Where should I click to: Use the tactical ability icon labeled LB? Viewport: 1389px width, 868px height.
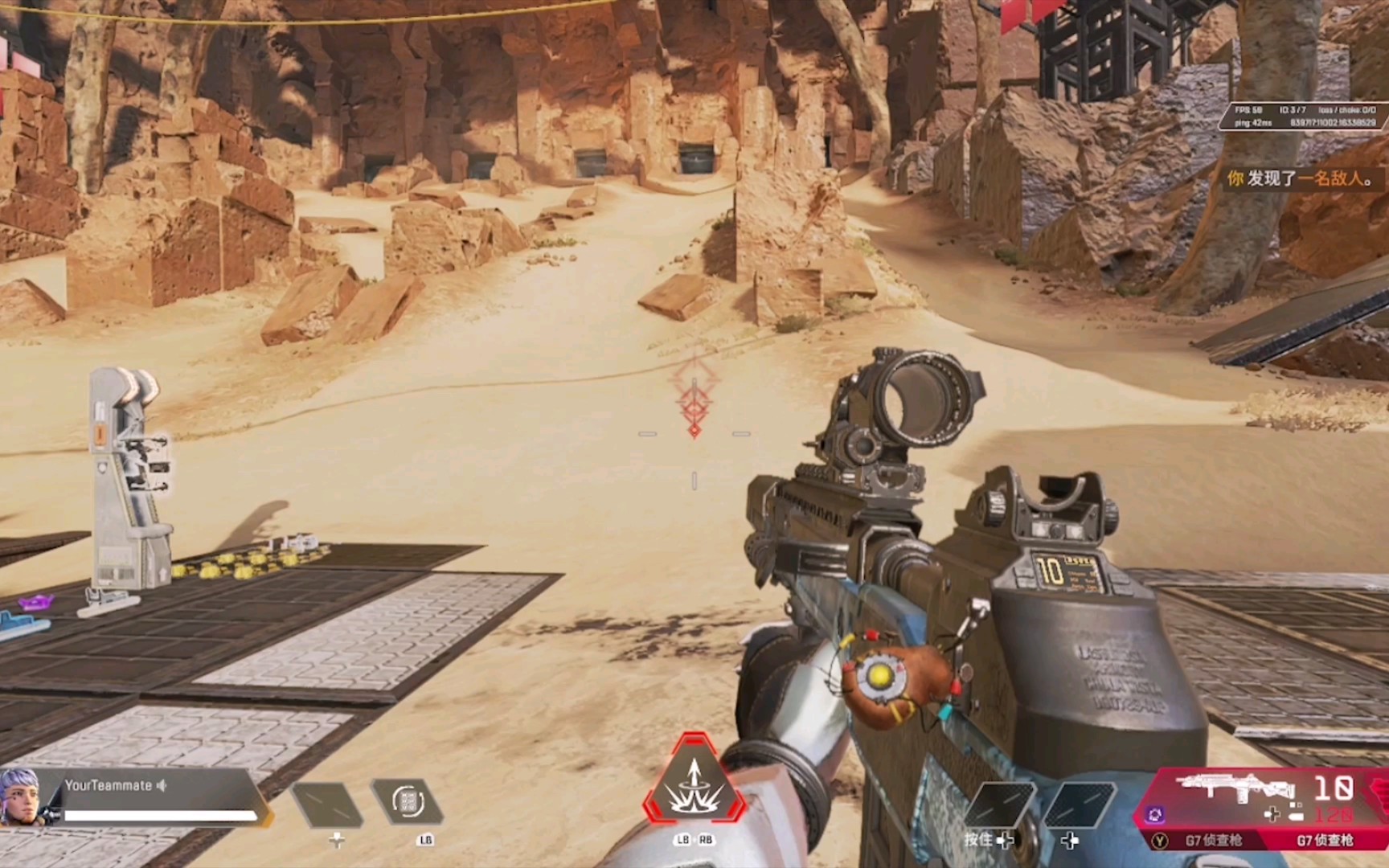(408, 801)
